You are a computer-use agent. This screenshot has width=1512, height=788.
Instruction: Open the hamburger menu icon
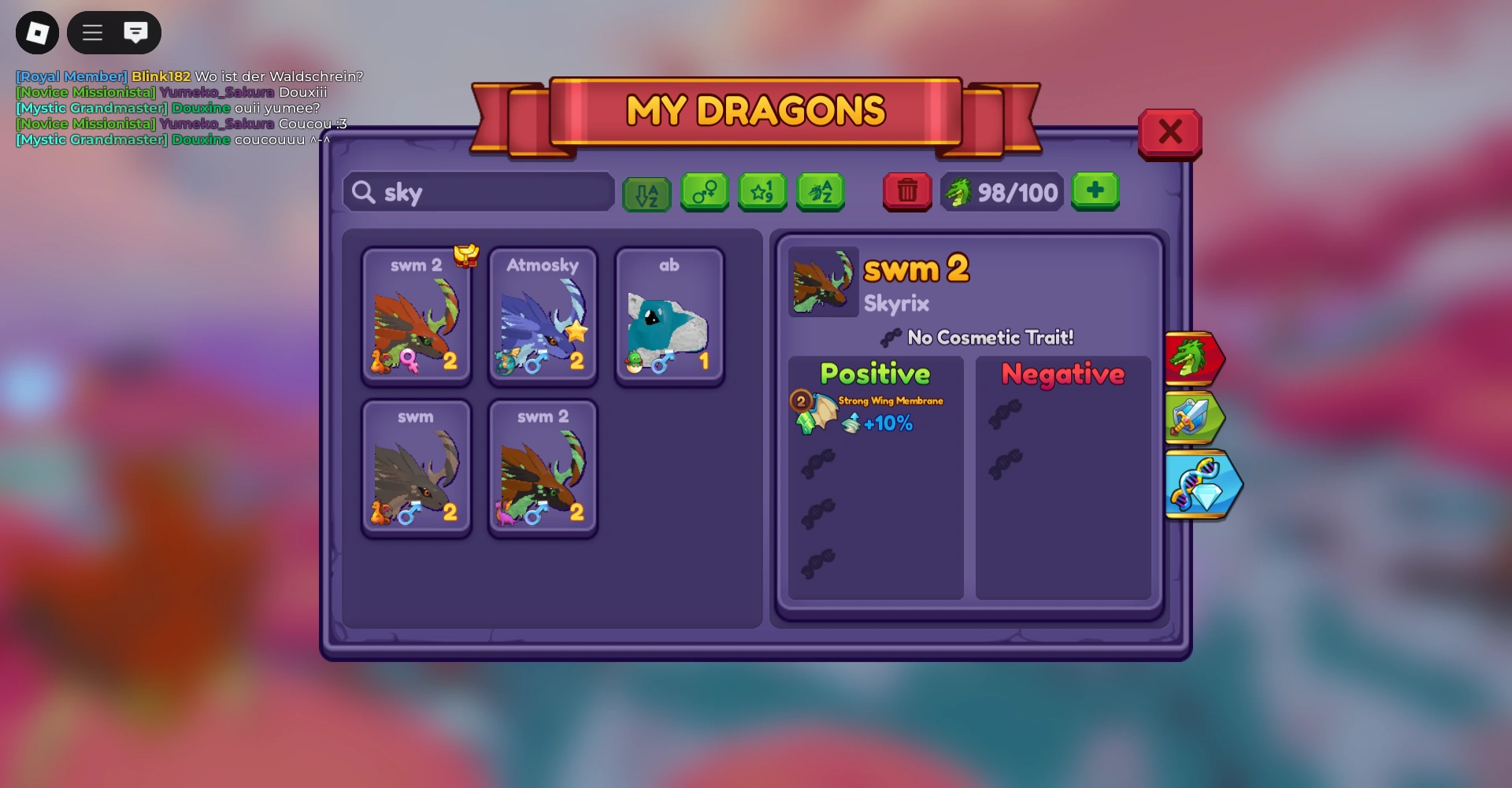click(x=91, y=32)
